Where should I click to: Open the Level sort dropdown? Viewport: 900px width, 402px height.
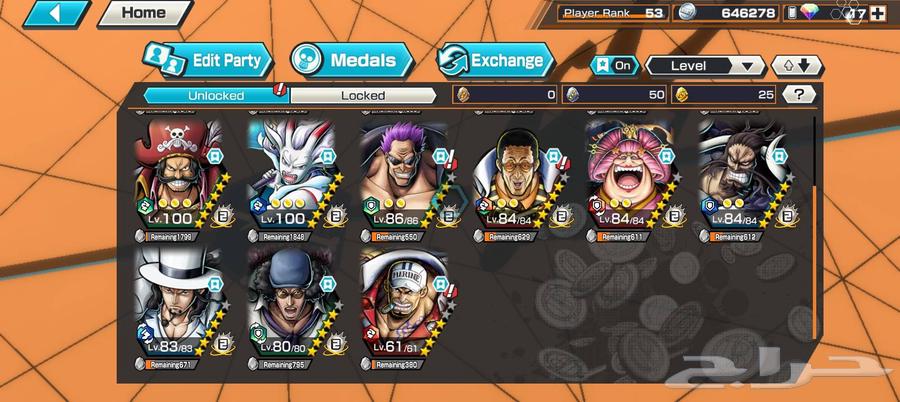coord(705,66)
